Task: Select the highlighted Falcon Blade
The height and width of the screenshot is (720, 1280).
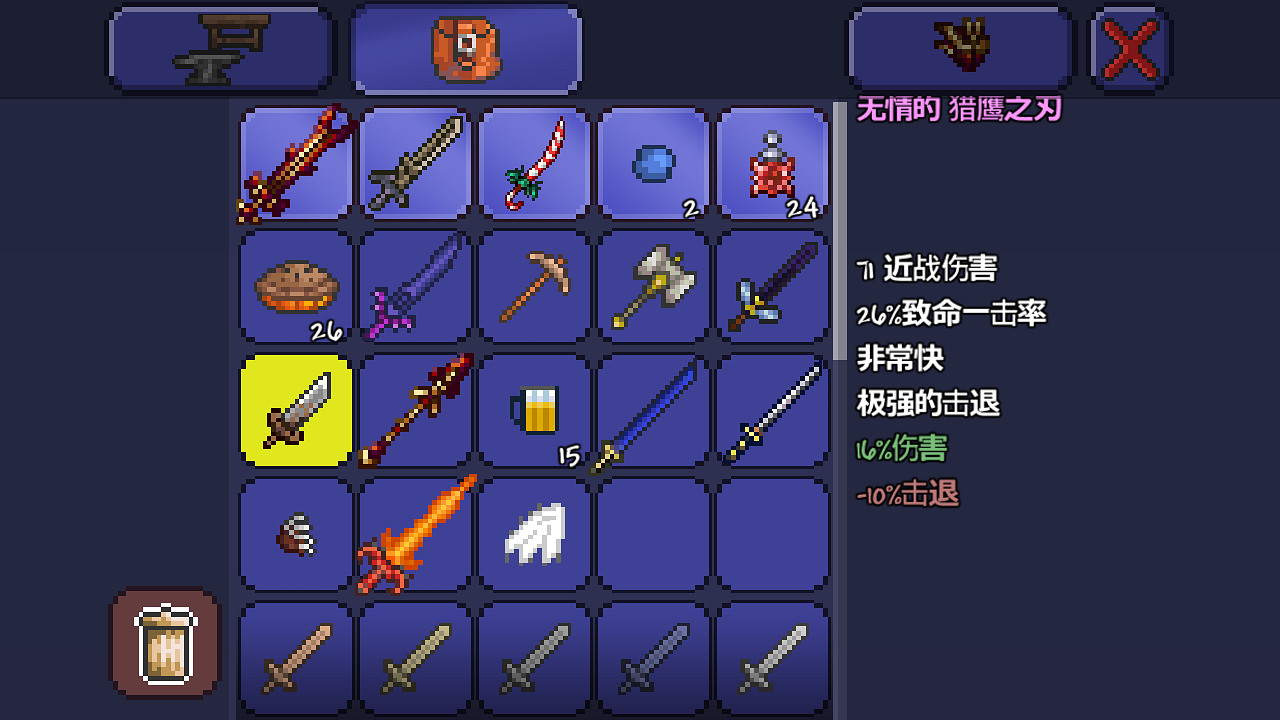Action: (x=293, y=411)
